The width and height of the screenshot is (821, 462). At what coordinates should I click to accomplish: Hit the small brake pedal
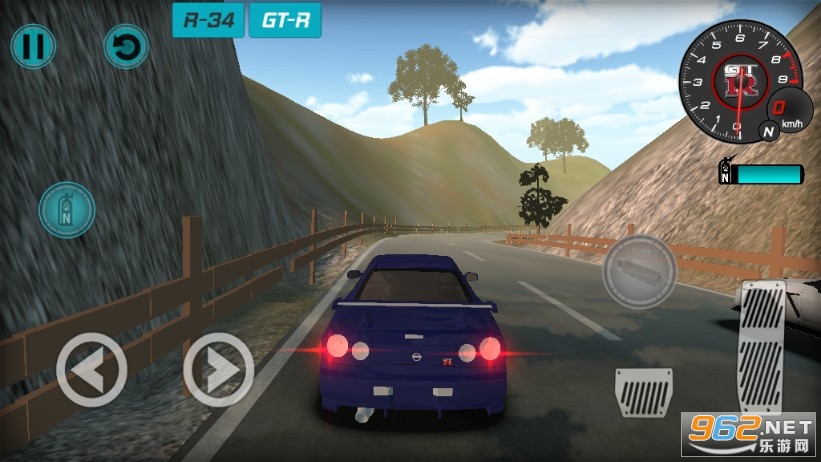tap(644, 392)
